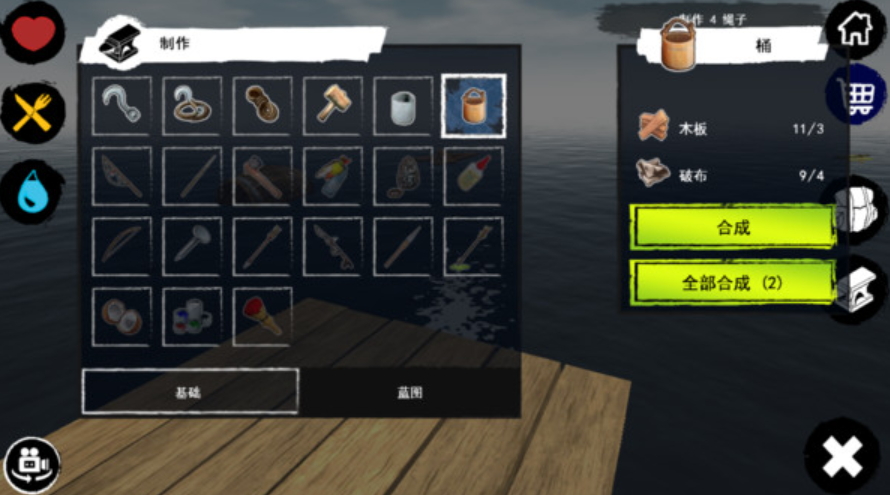Select the hook with rope recipe

click(x=192, y=105)
